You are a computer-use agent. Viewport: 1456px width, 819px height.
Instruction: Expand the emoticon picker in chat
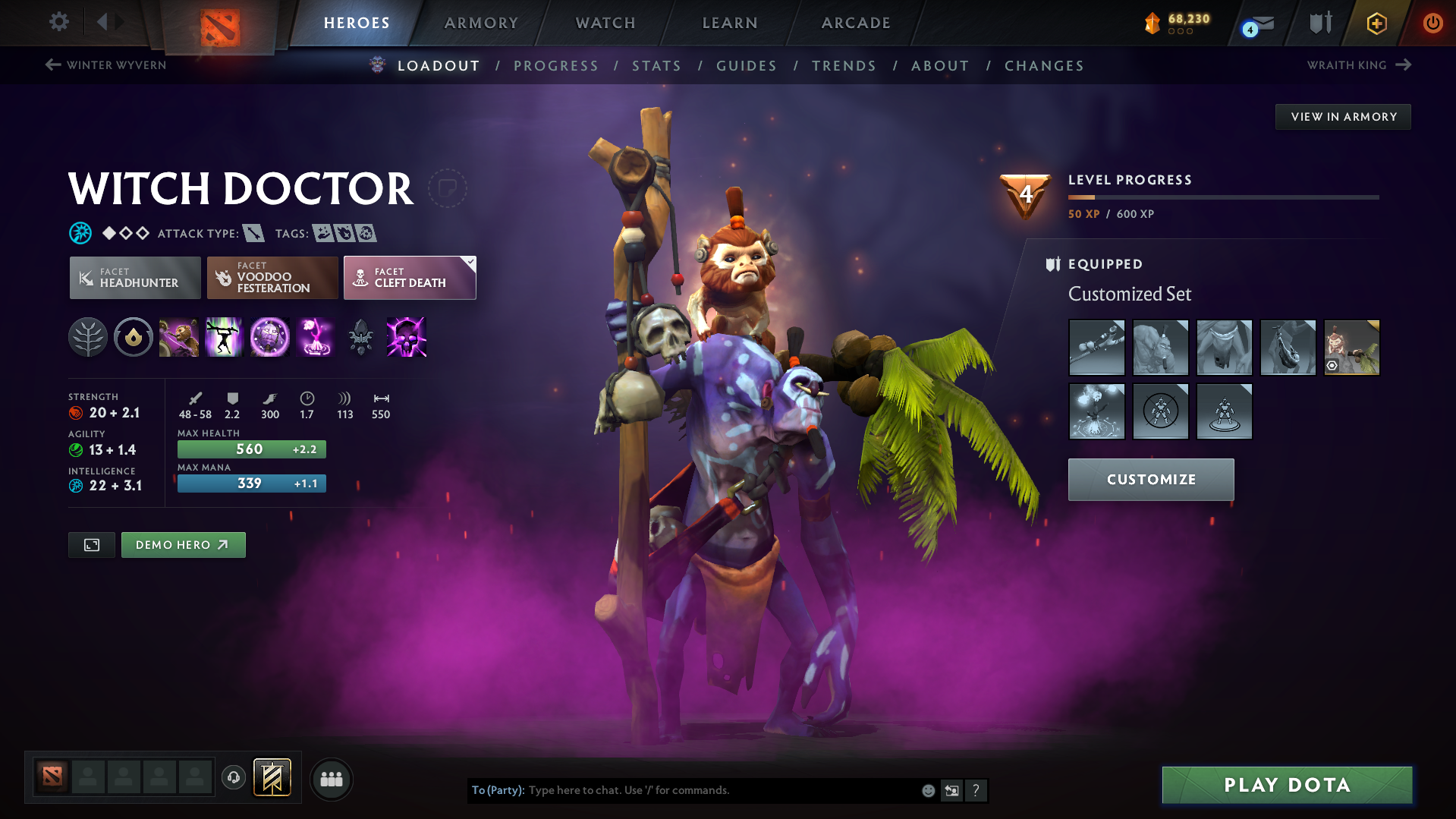click(929, 790)
